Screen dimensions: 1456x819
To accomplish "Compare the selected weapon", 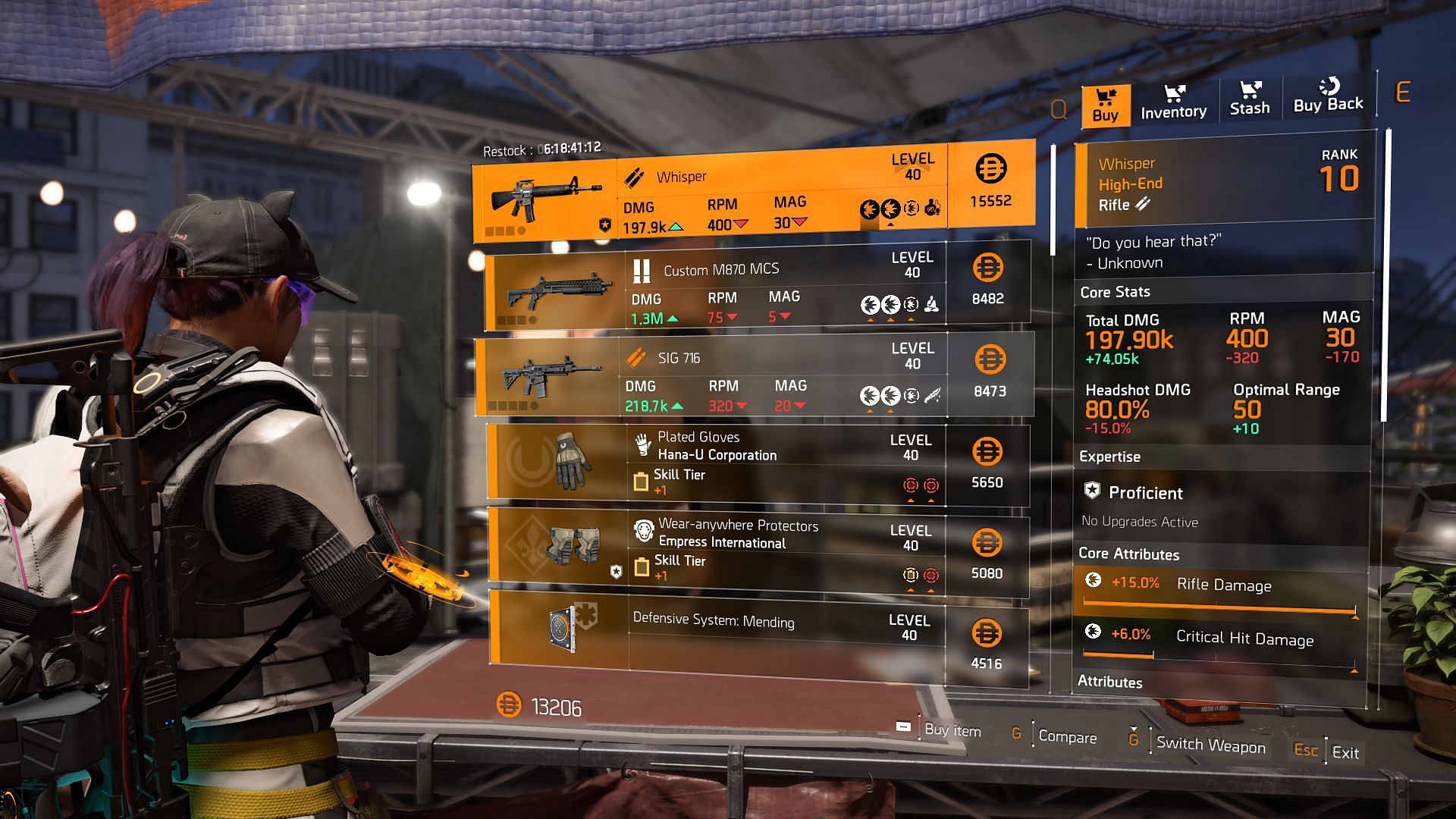I will click(x=1066, y=736).
